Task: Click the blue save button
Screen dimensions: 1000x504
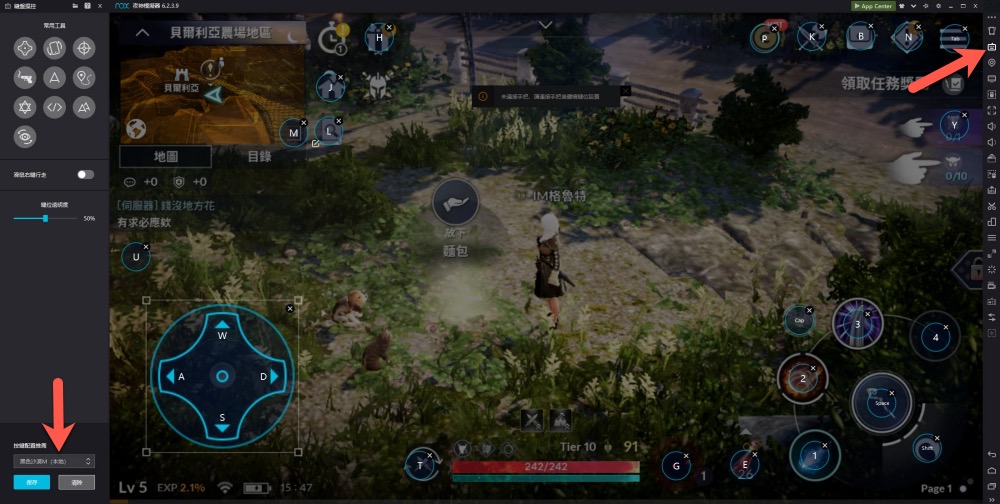Action: point(31,482)
